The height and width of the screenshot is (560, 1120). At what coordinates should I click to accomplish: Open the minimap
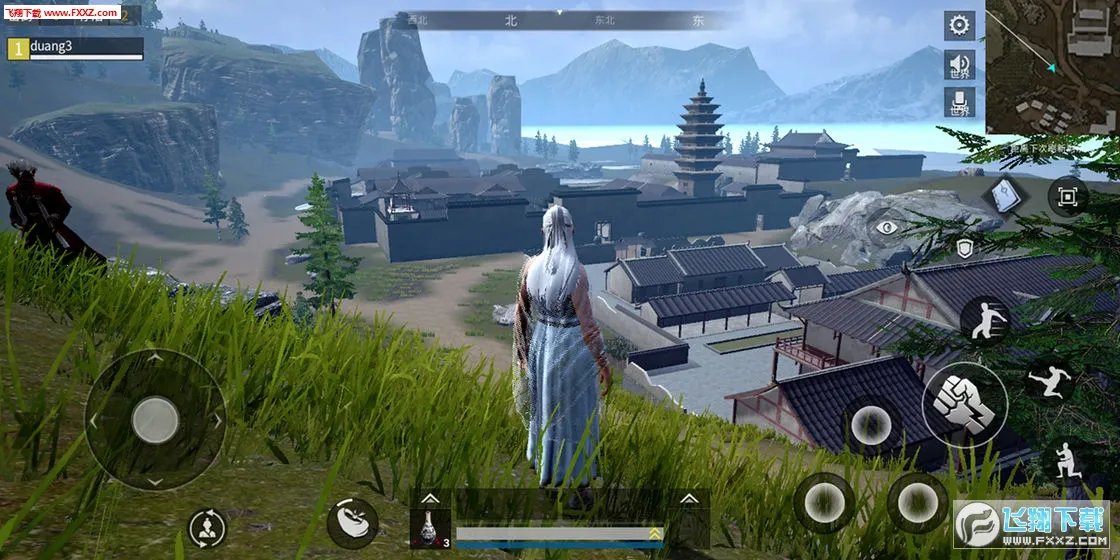click(1052, 67)
